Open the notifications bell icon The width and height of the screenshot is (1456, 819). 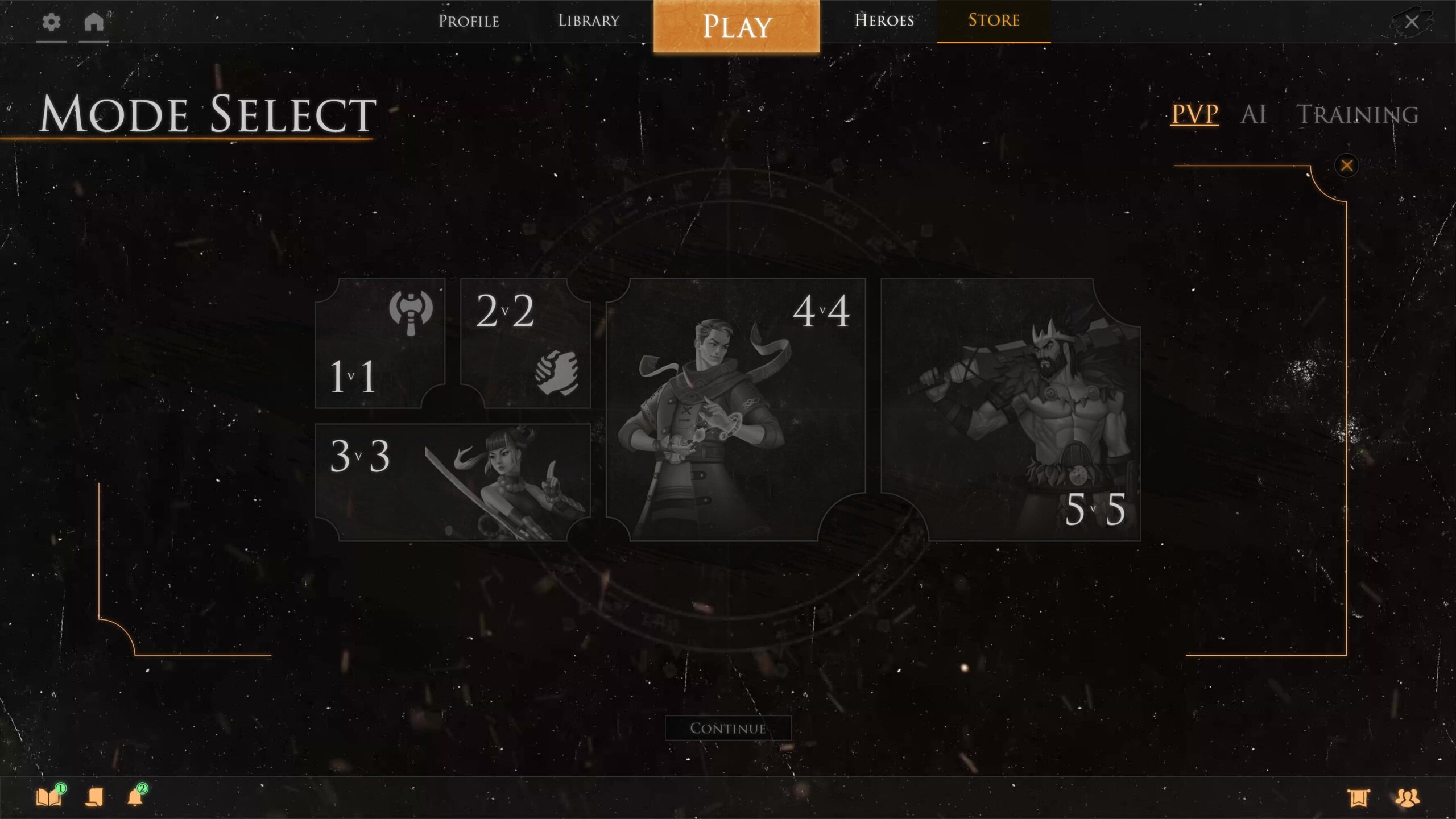point(135,797)
